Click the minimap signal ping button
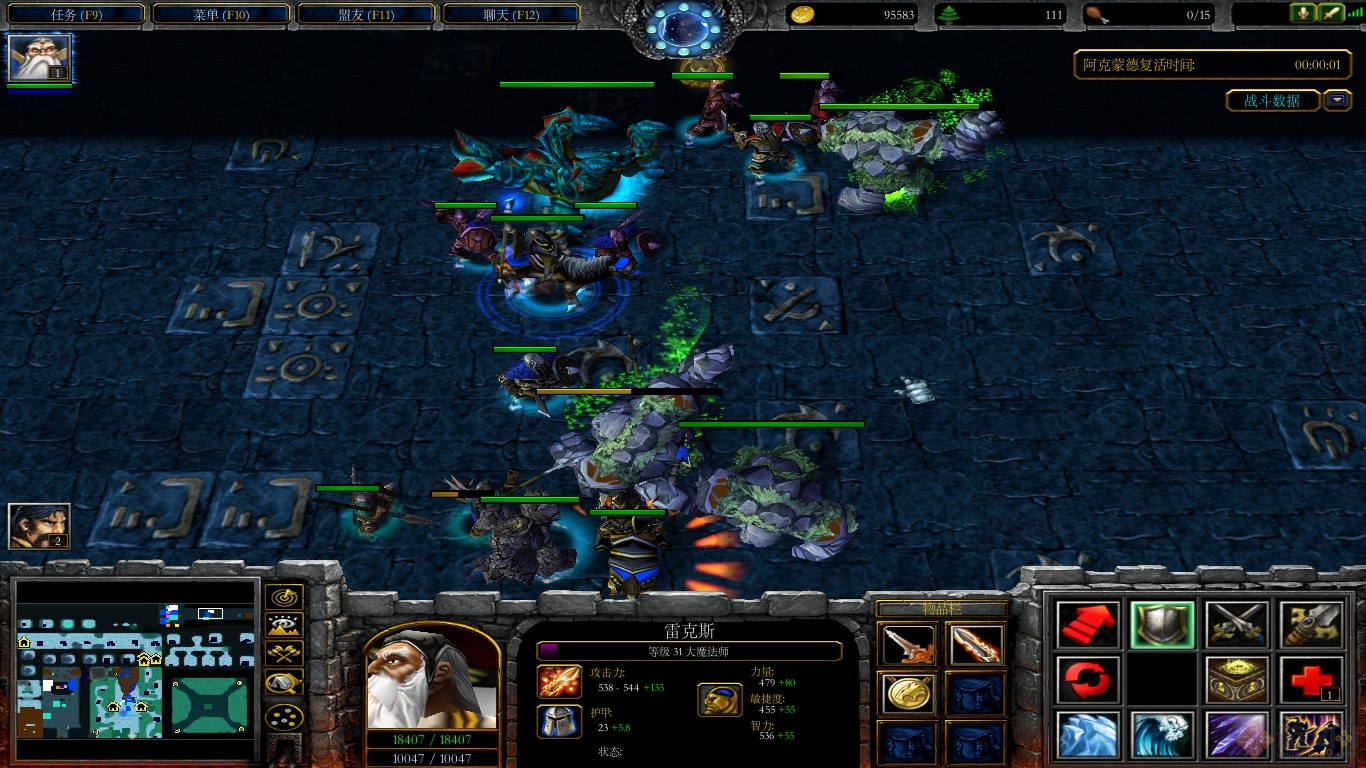Viewport: 1366px width, 768px height. tap(284, 597)
